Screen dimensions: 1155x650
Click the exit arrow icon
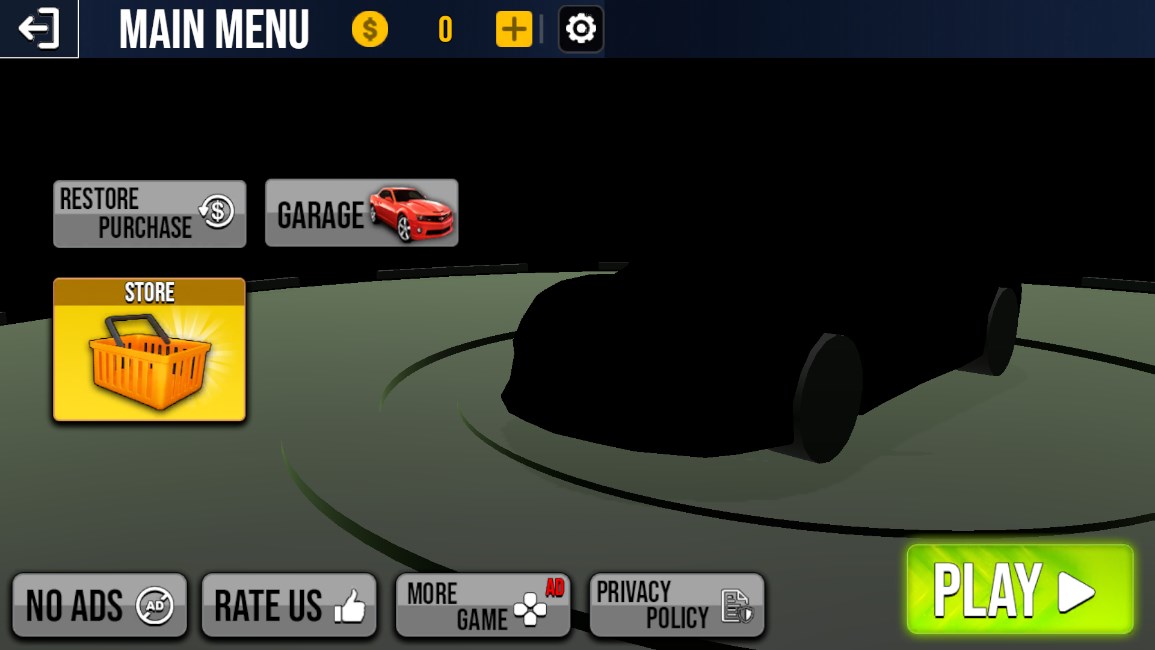[39, 29]
